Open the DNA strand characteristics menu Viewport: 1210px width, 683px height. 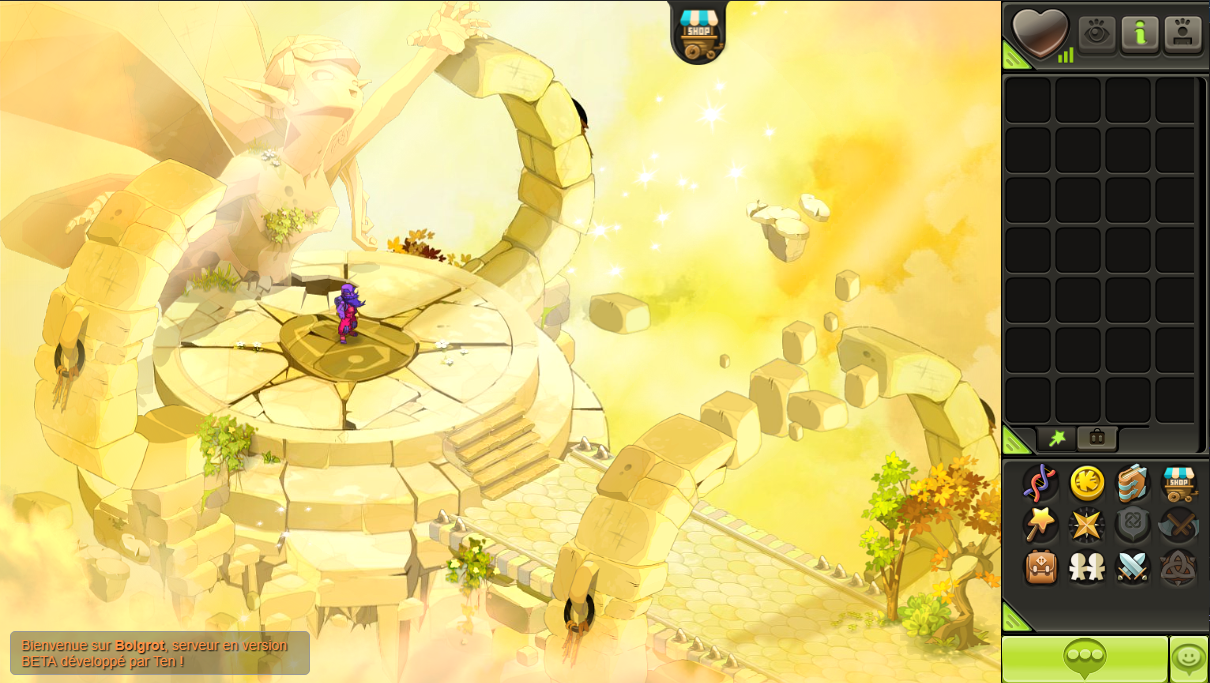click(x=1040, y=483)
